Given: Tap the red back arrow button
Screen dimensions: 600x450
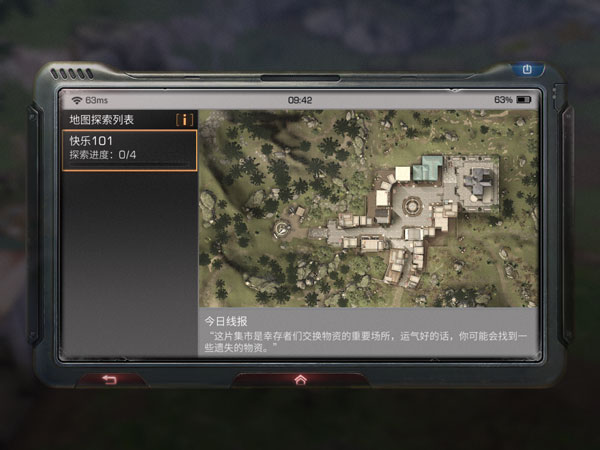Looking at the screenshot, I should (x=110, y=379).
